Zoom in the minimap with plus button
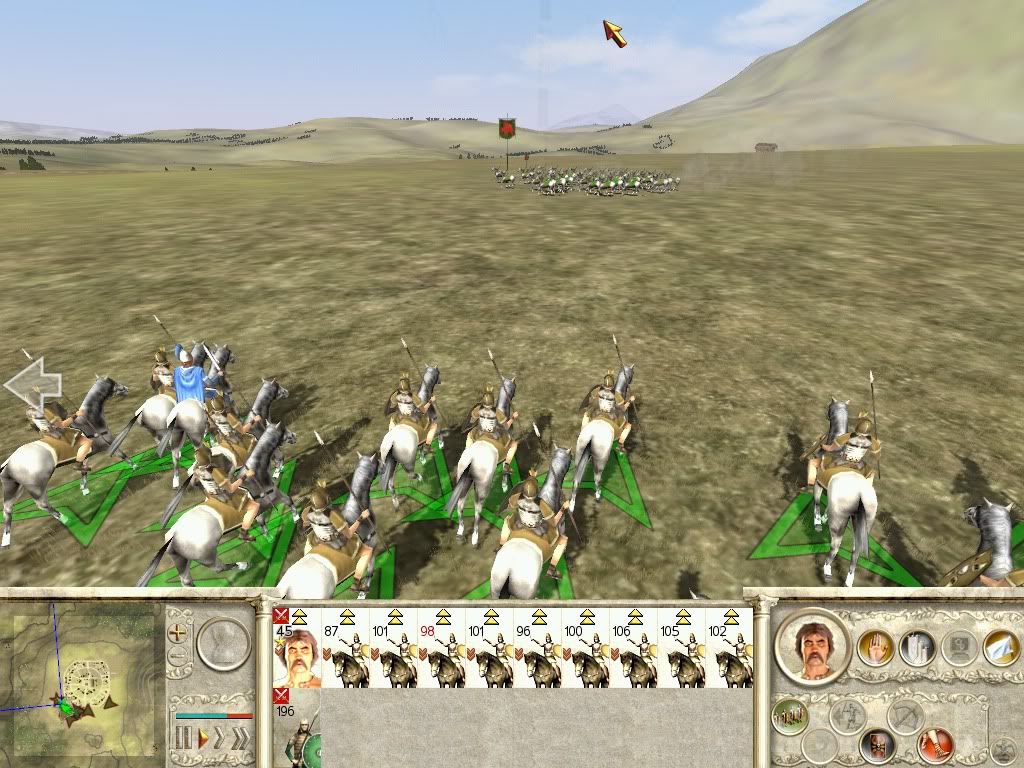 [178, 633]
